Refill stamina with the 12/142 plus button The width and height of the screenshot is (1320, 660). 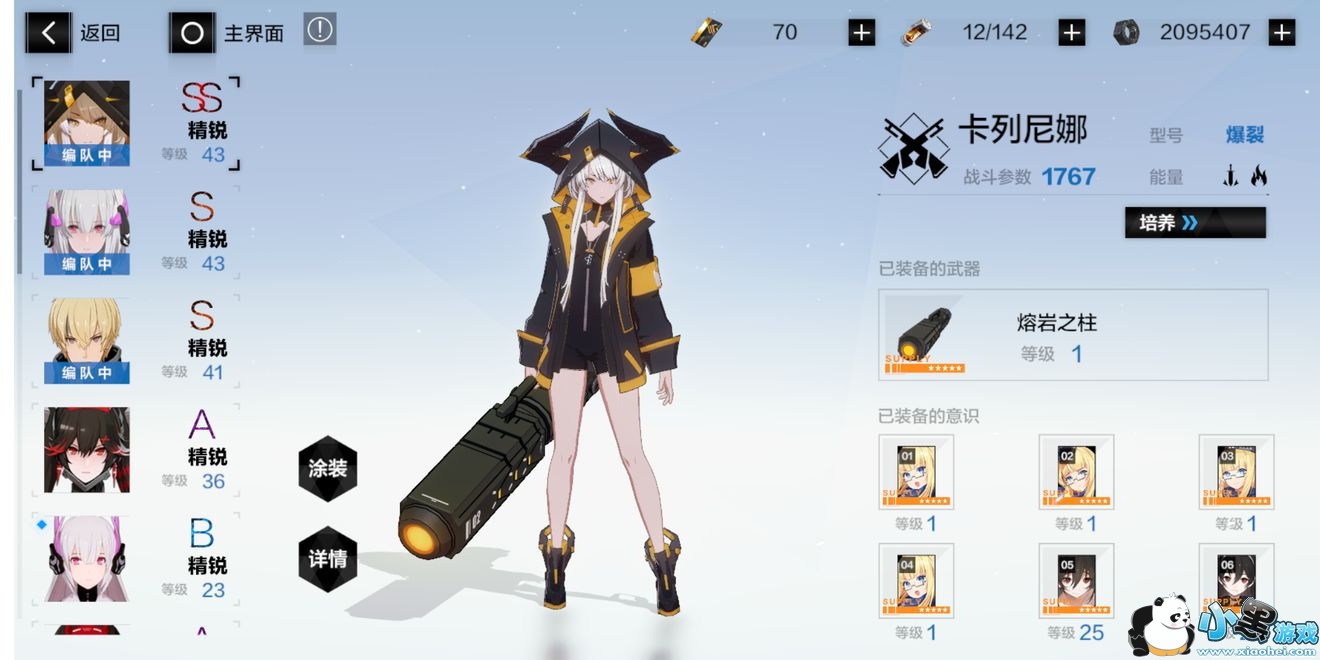pos(1071,33)
